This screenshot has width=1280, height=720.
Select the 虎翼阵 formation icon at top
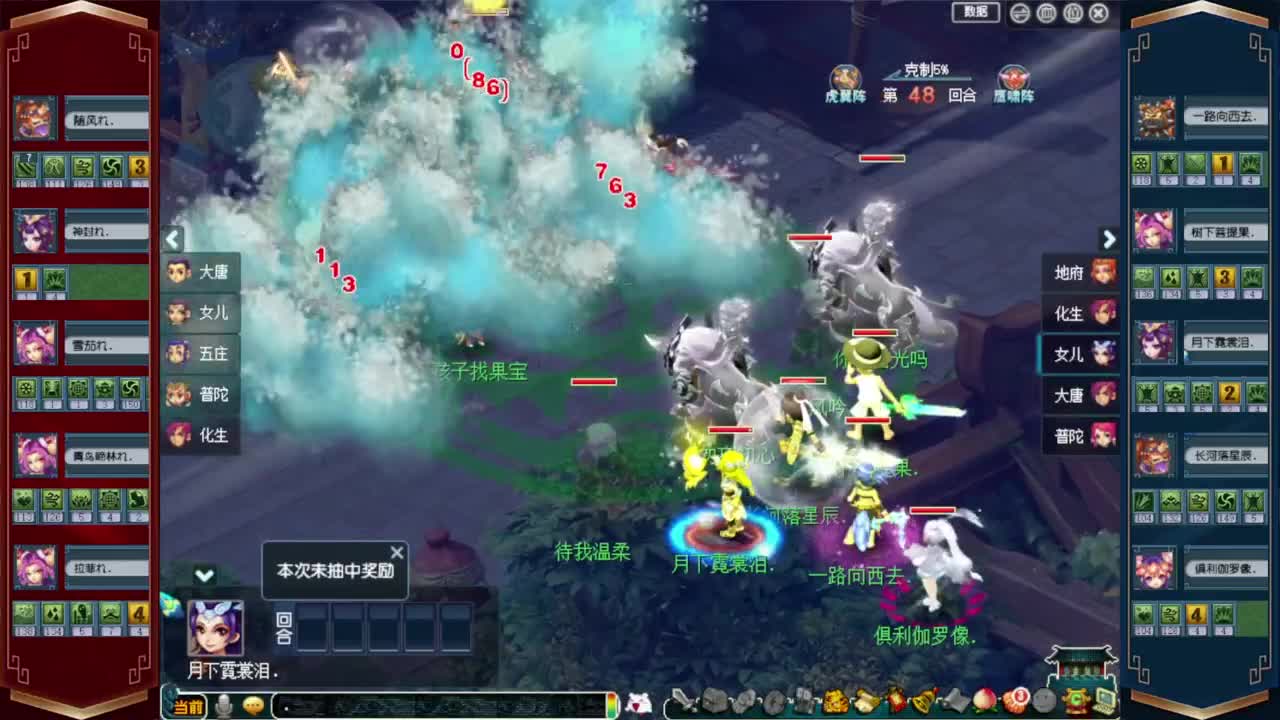[x=845, y=76]
